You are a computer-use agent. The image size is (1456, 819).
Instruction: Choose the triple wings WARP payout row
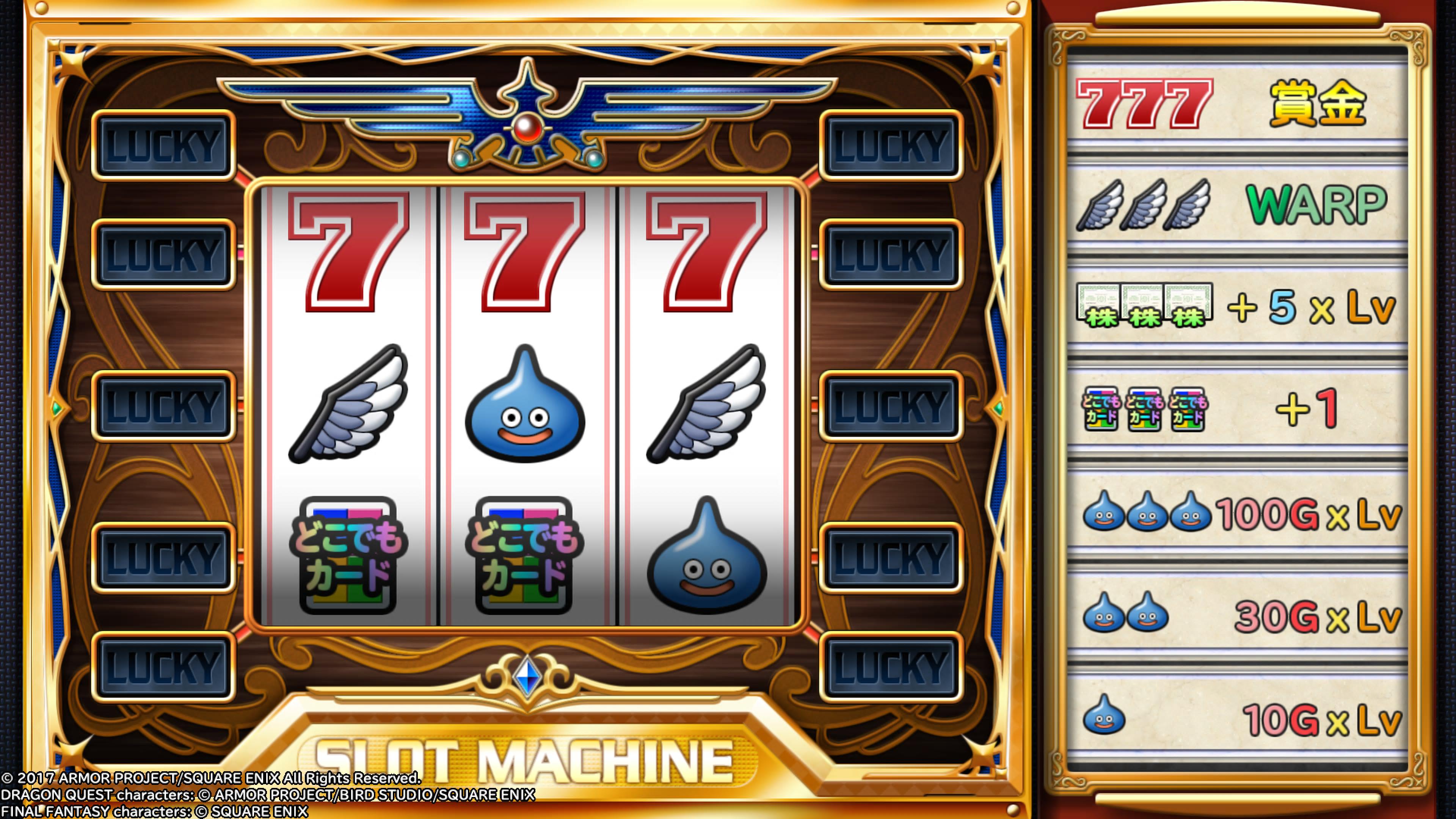point(1237,205)
